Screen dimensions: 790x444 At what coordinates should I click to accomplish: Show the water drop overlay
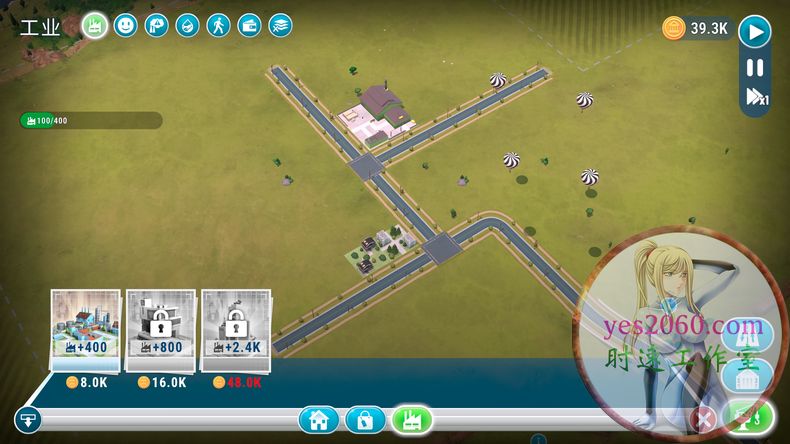(187, 25)
